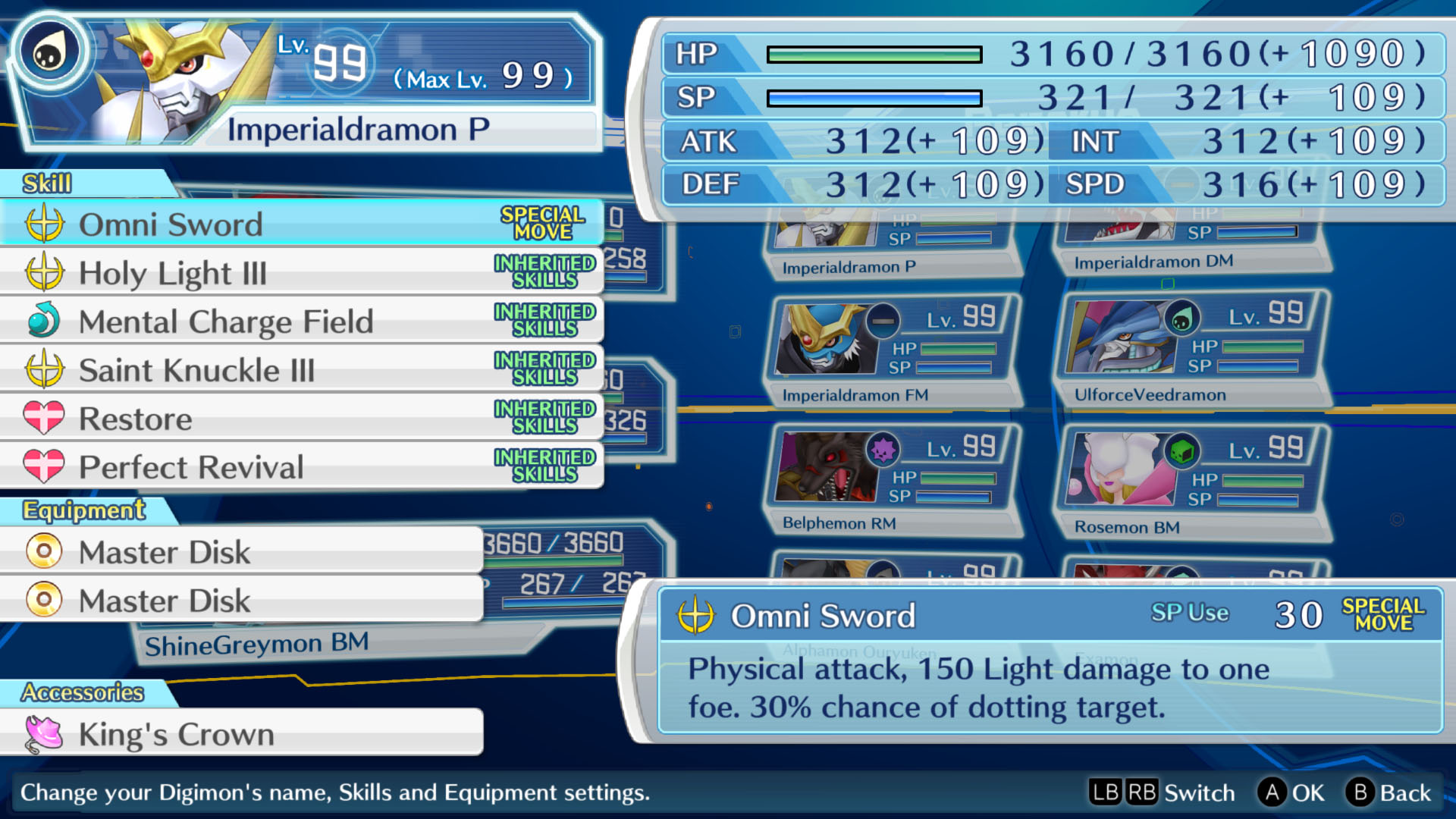Pick the Saint Knuckle III skill
Viewport: 1456px width, 819px height.
pyautogui.click(x=302, y=369)
